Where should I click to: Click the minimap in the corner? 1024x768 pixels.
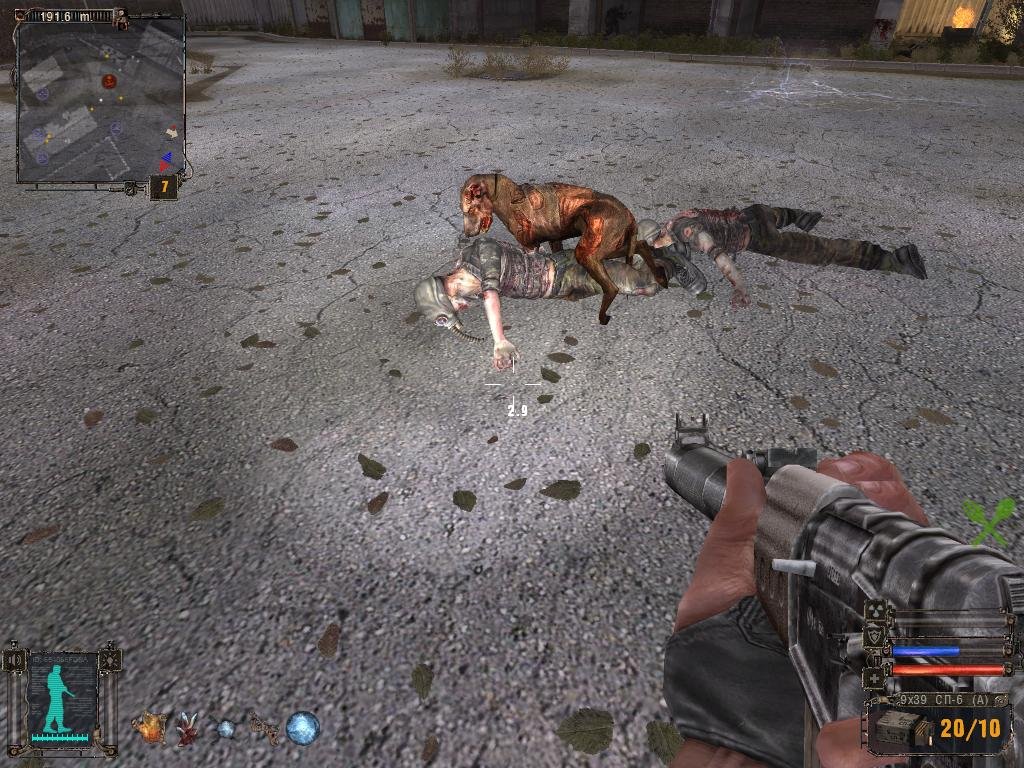point(100,100)
